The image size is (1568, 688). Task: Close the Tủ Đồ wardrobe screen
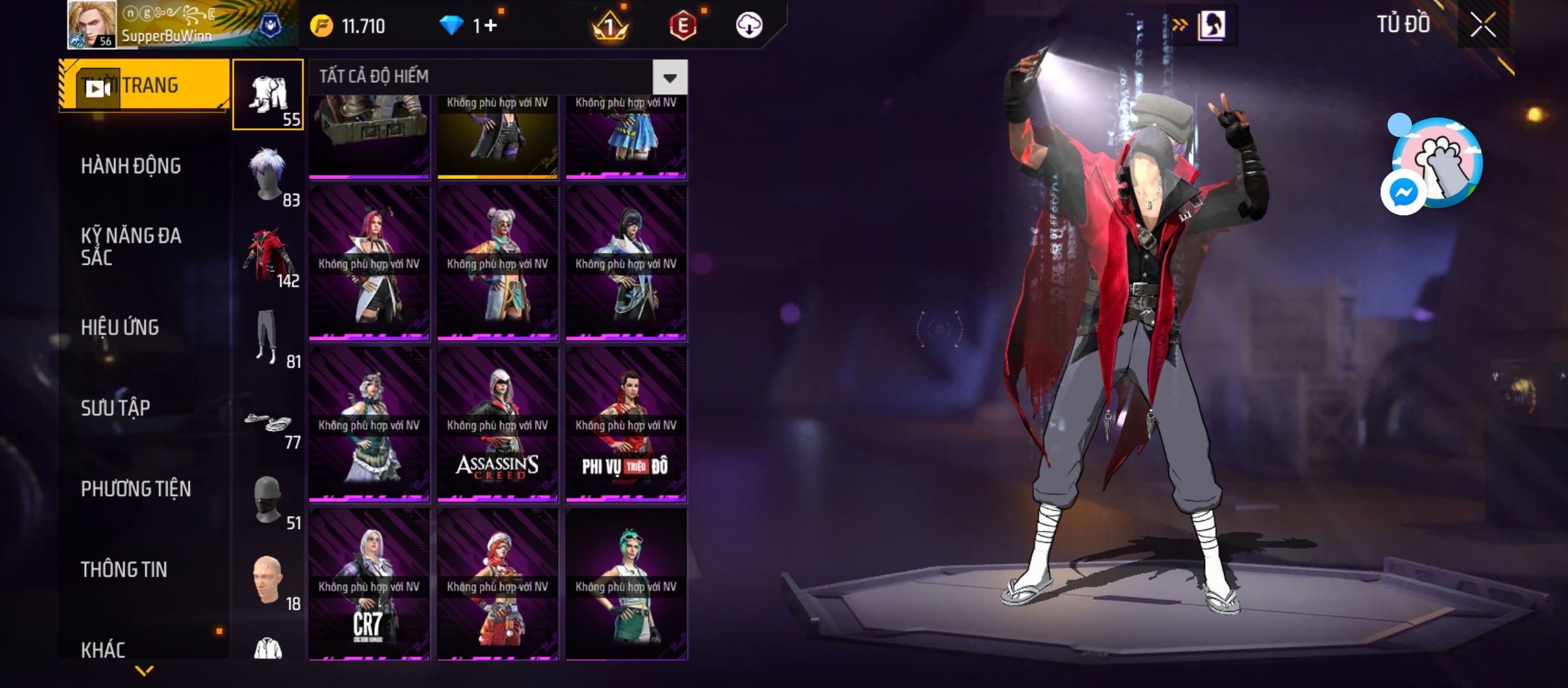[1483, 25]
